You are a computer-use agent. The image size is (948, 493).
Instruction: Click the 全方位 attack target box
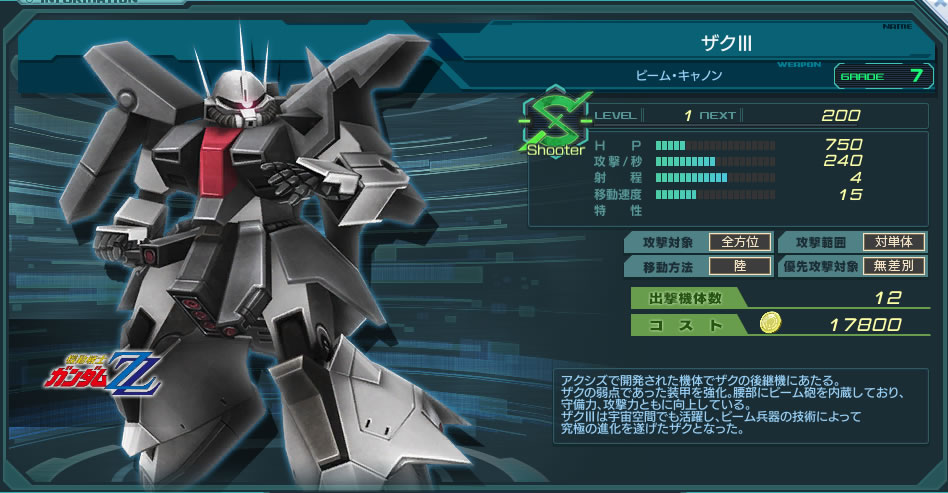click(740, 242)
